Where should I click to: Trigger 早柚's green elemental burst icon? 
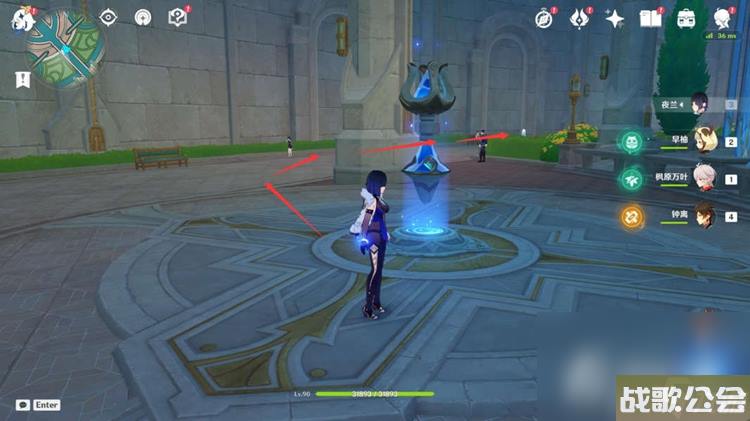pyautogui.click(x=632, y=143)
